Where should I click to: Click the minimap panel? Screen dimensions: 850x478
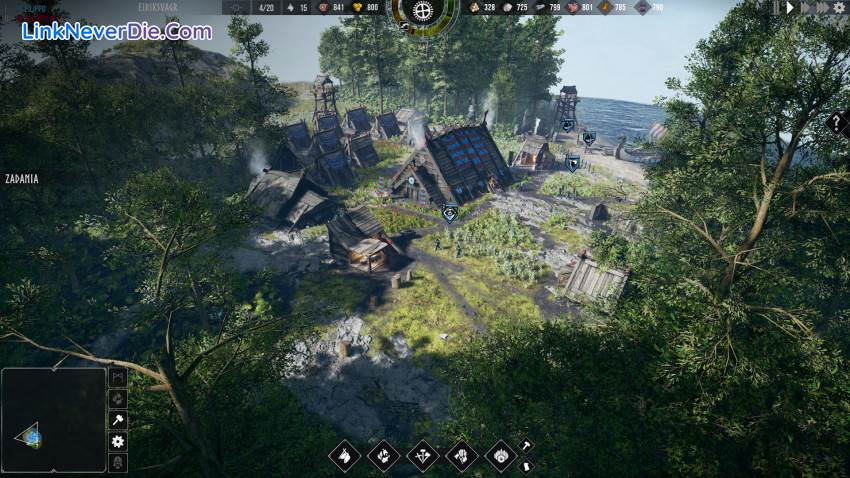[x=53, y=420]
